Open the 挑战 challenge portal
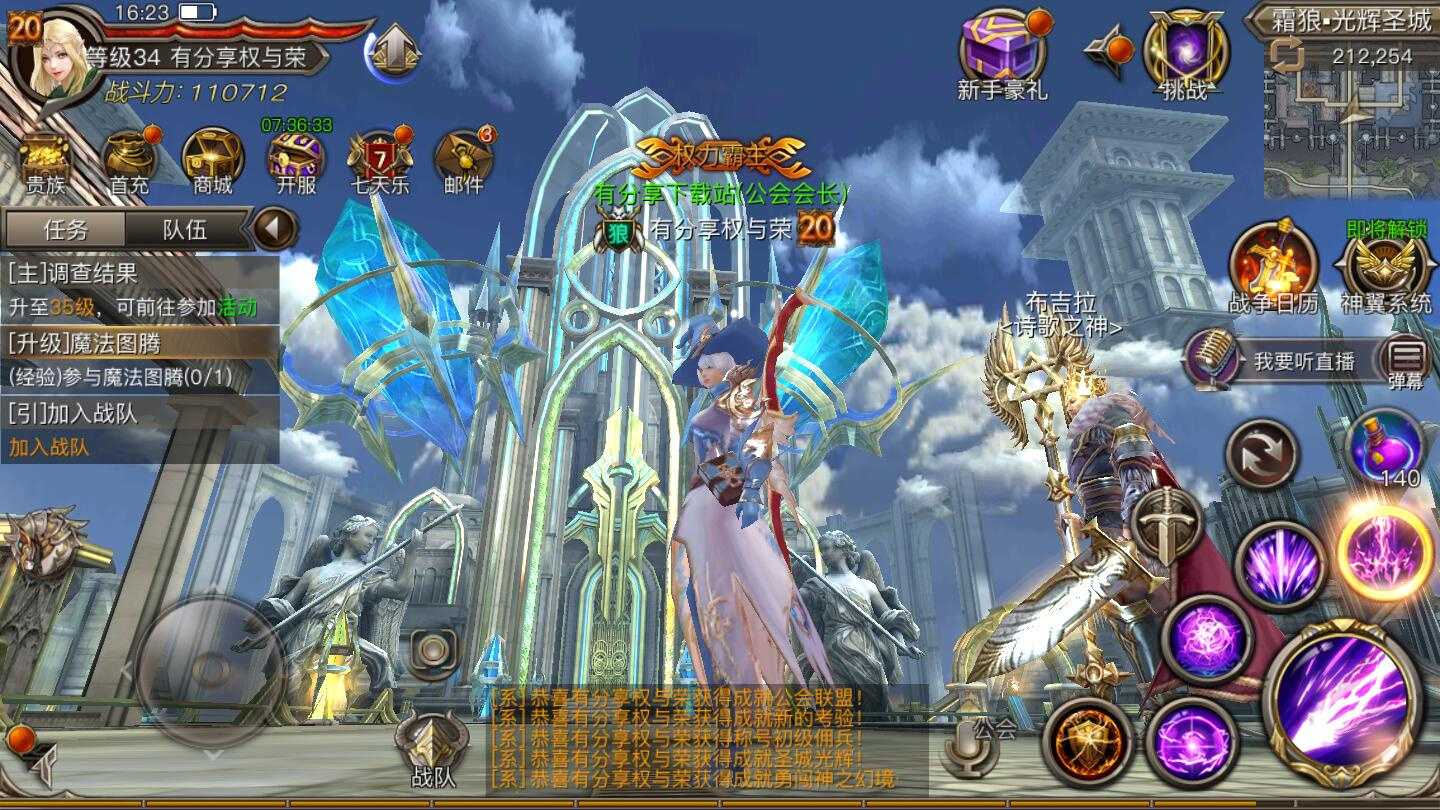Viewport: 1440px width, 810px height. click(1184, 55)
